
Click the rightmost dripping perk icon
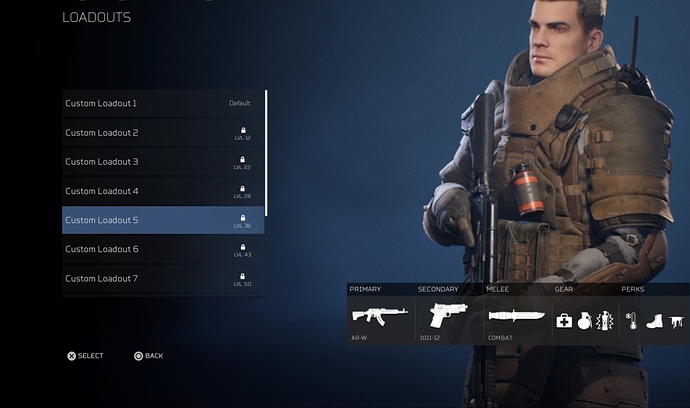click(x=676, y=321)
